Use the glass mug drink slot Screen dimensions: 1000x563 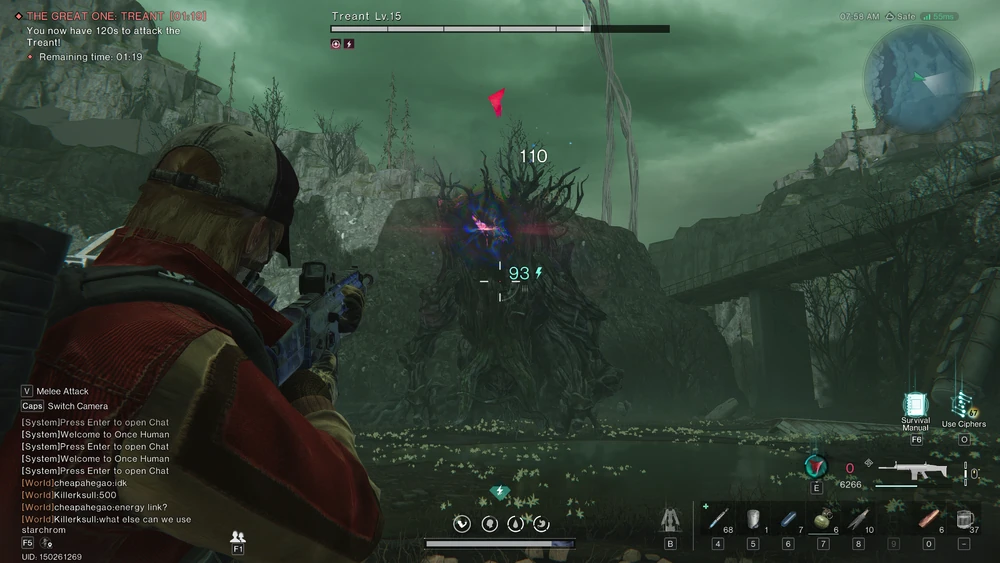click(x=963, y=519)
